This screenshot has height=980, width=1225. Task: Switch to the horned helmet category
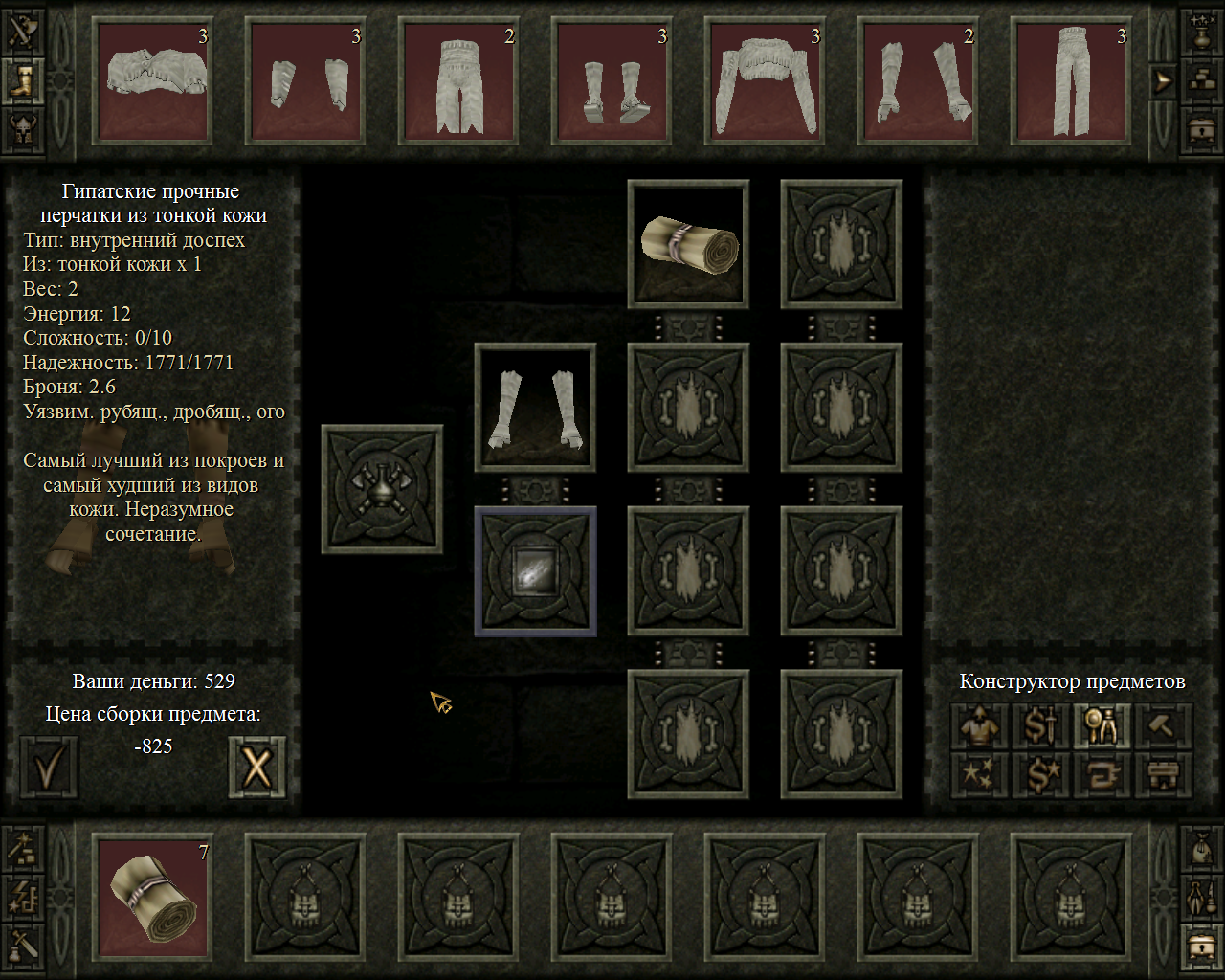pos(22,128)
